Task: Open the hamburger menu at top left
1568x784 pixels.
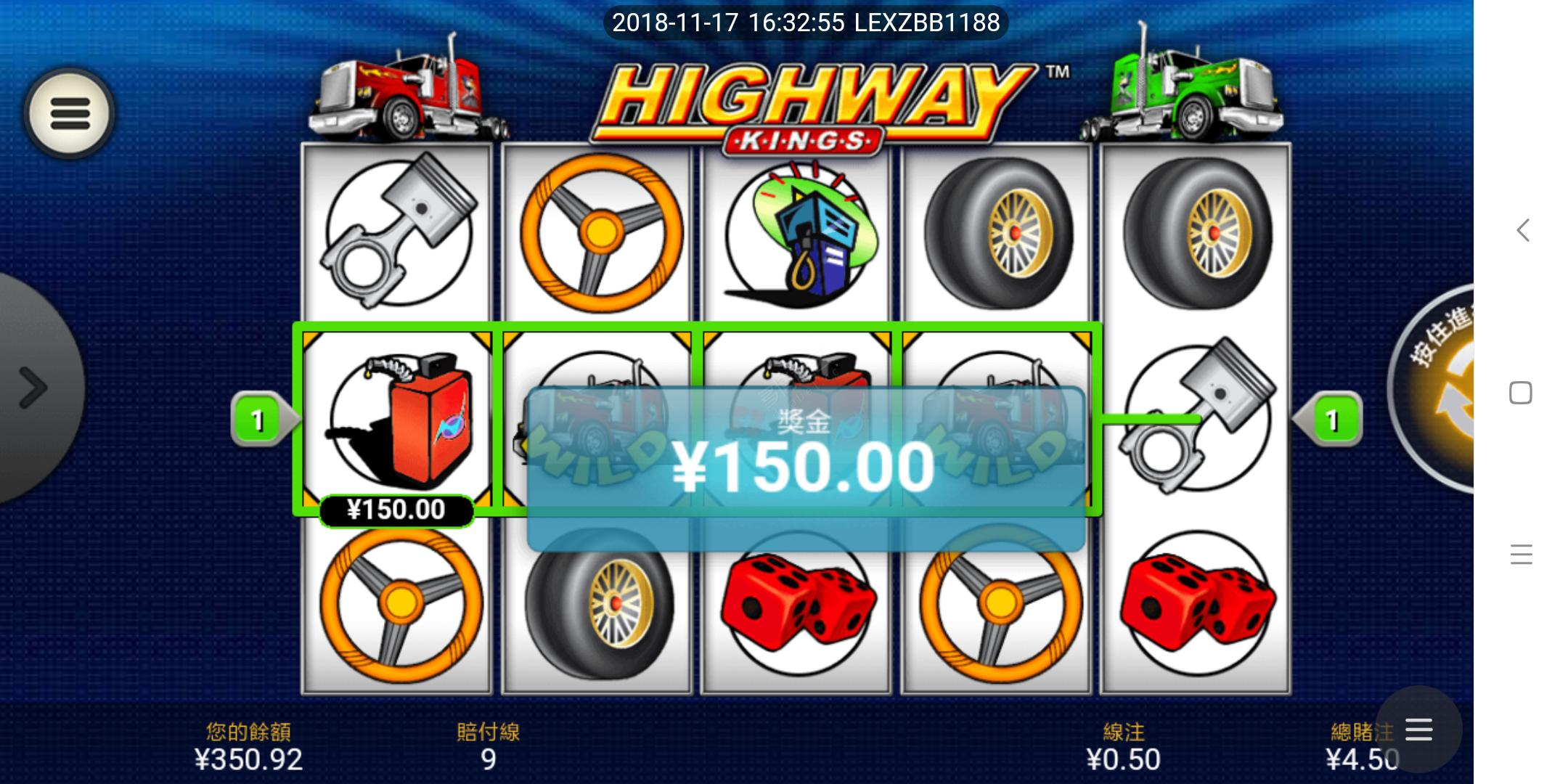Action: [70, 114]
